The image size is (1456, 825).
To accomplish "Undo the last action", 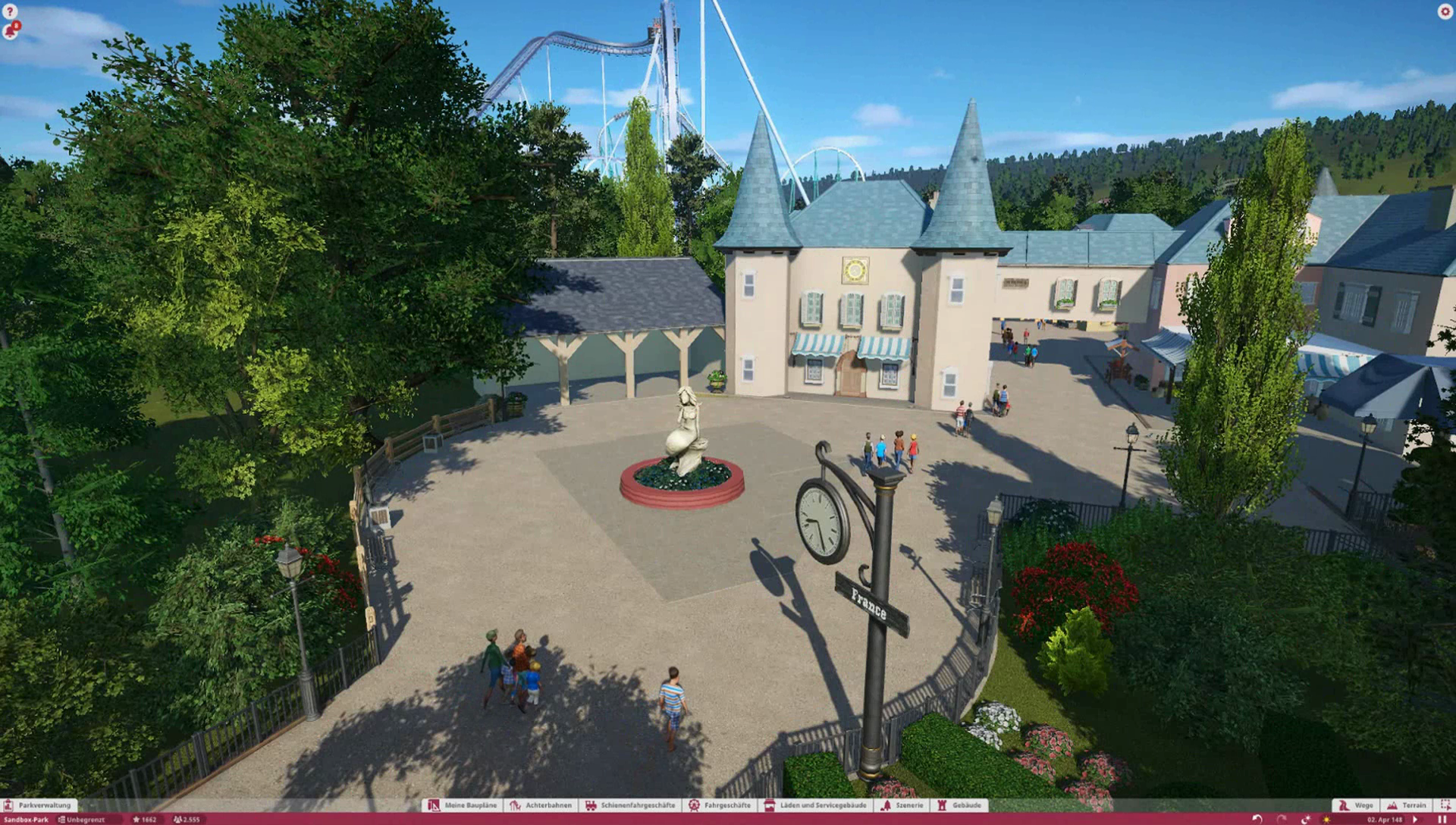I will [x=1257, y=820].
